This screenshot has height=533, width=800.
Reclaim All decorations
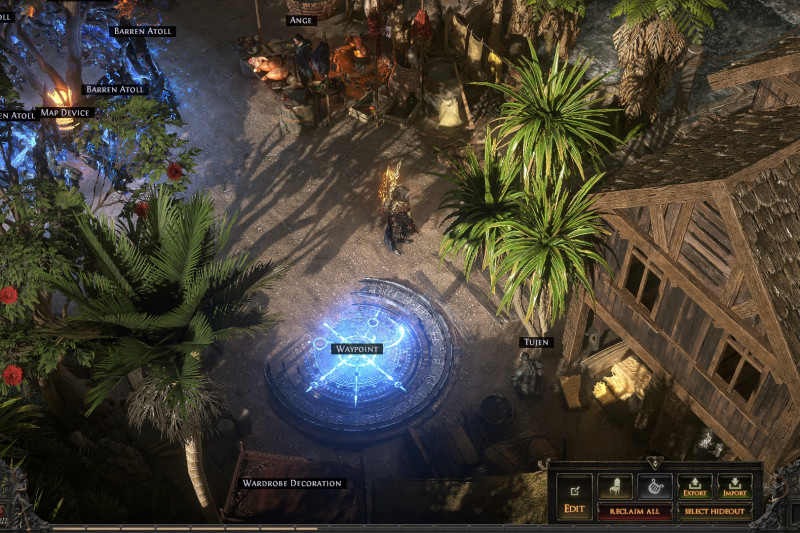pyautogui.click(x=634, y=511)
